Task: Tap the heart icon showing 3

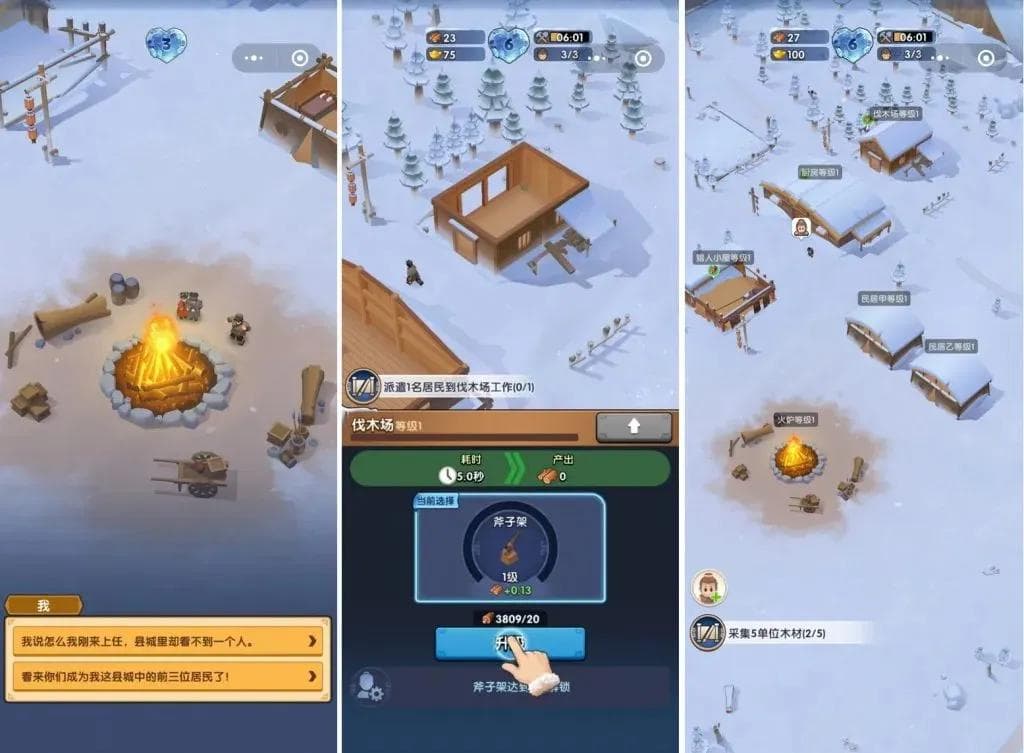Action: pyautogui.click(x=166, y=44)
